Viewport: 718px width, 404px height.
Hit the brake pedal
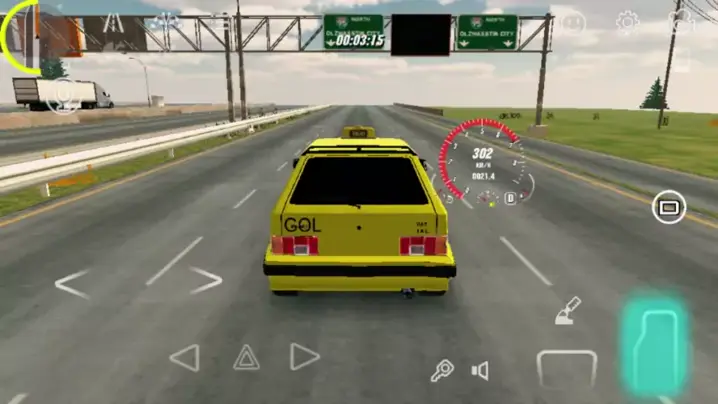pos(567,367)
